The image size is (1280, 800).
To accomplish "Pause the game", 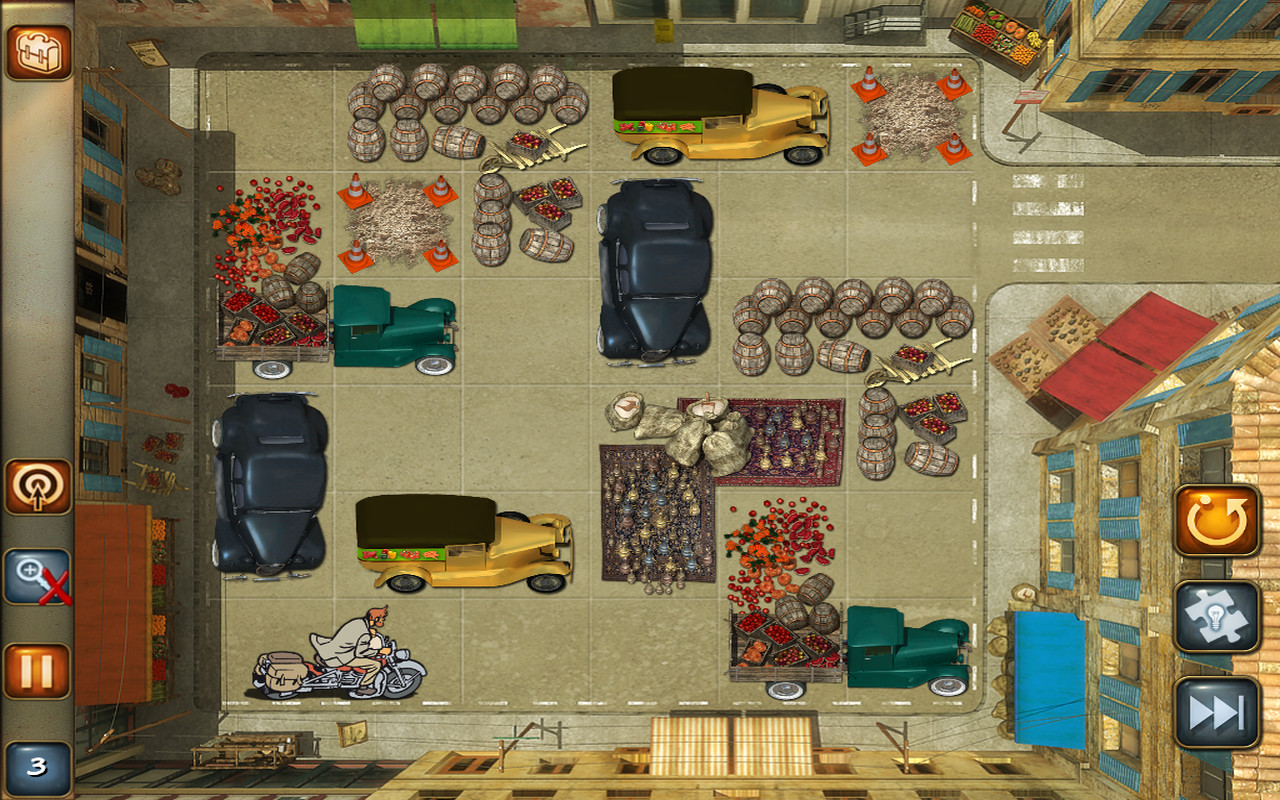I will [x=38, y=670].
